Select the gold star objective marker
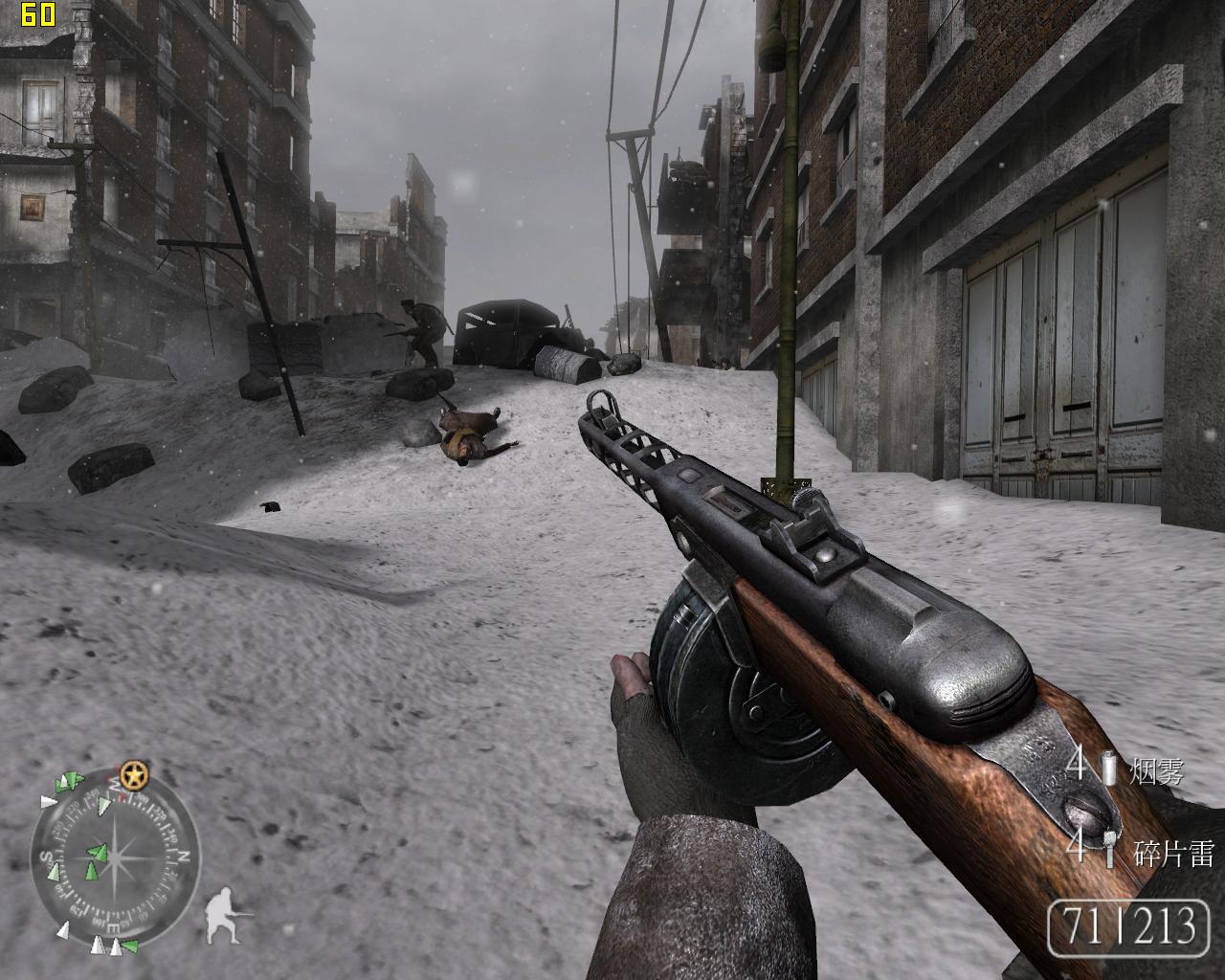The height and width of the screenshot is (980, 1225). click(x=133, y=775)
